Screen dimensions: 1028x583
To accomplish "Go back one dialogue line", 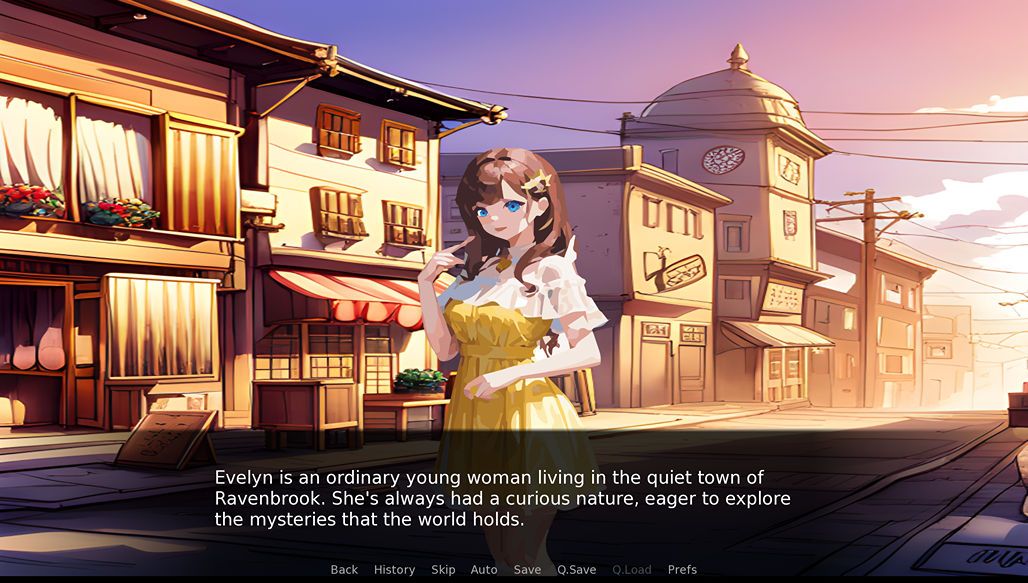I will point(344,570).
